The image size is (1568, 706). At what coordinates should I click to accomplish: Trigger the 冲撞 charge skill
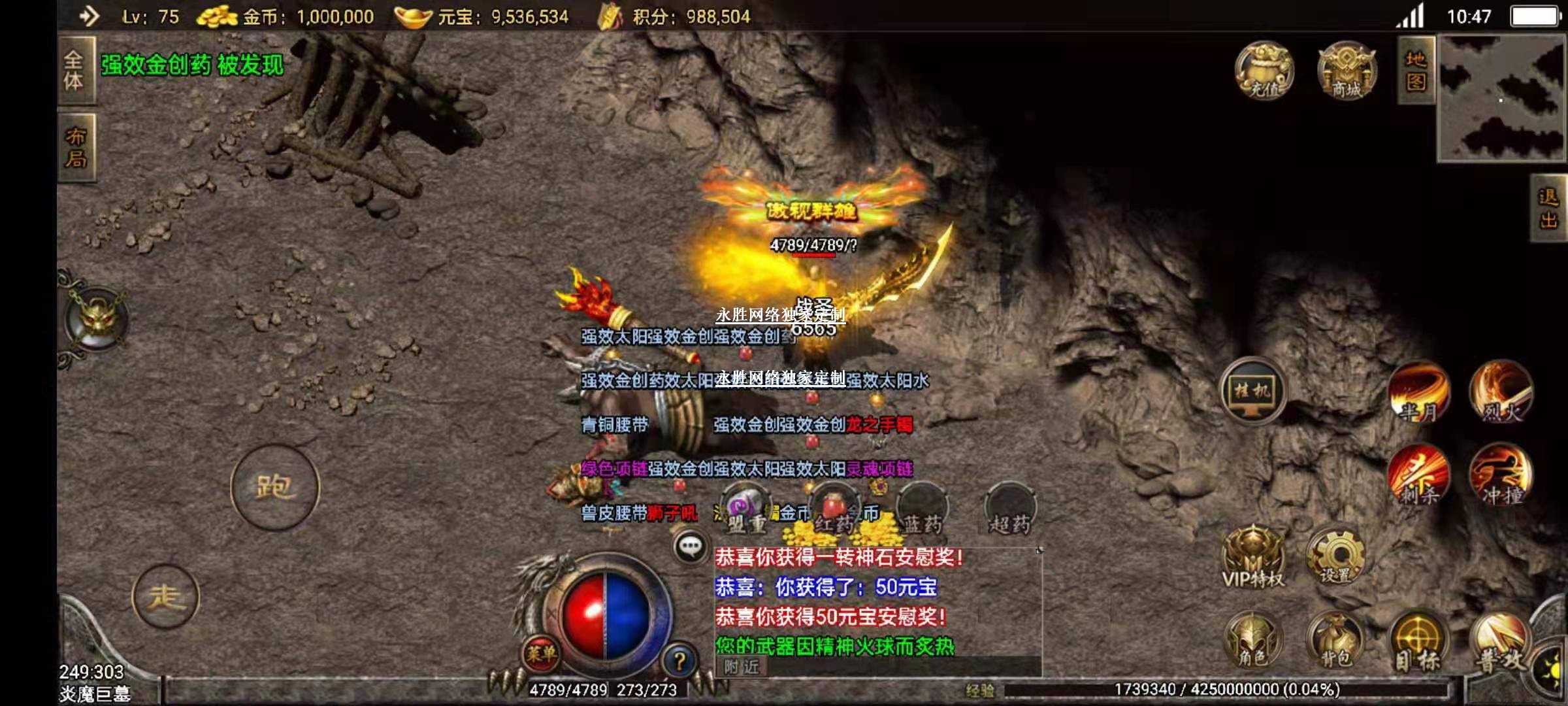(x=1501, y=475)
